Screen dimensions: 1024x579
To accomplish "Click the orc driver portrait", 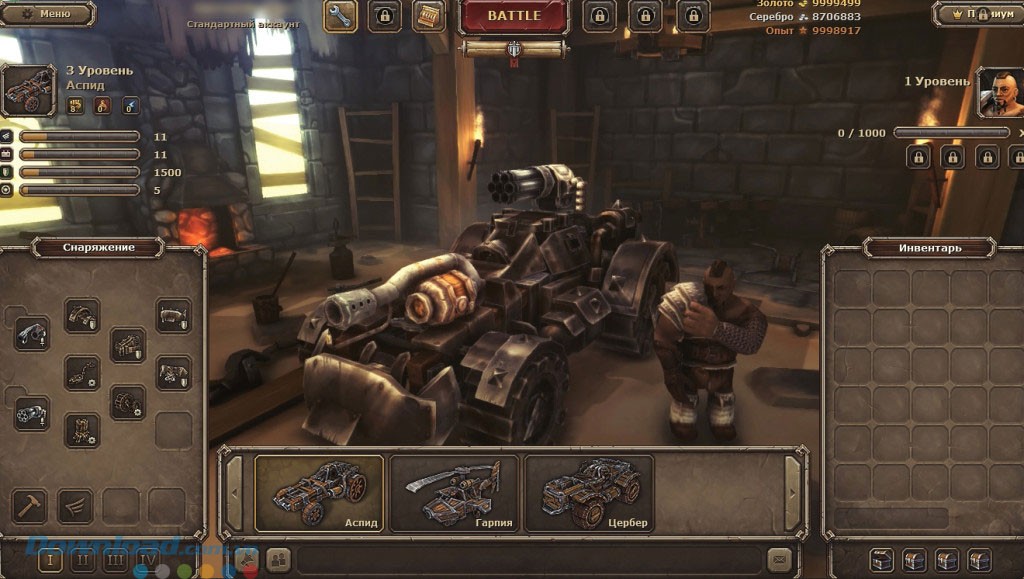I will click(x=1000, y=92).
